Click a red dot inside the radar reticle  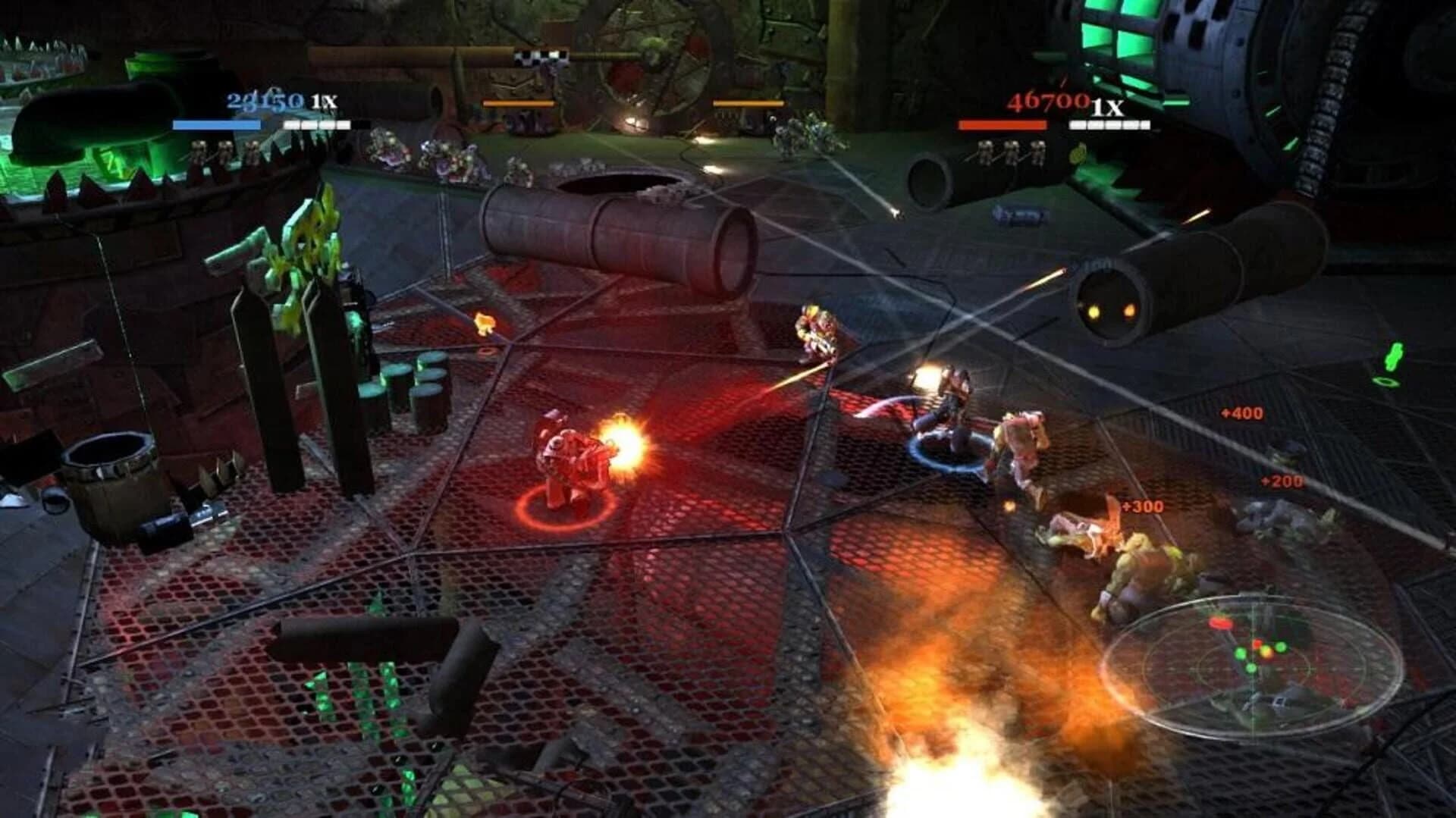[x=1219, y=624]
